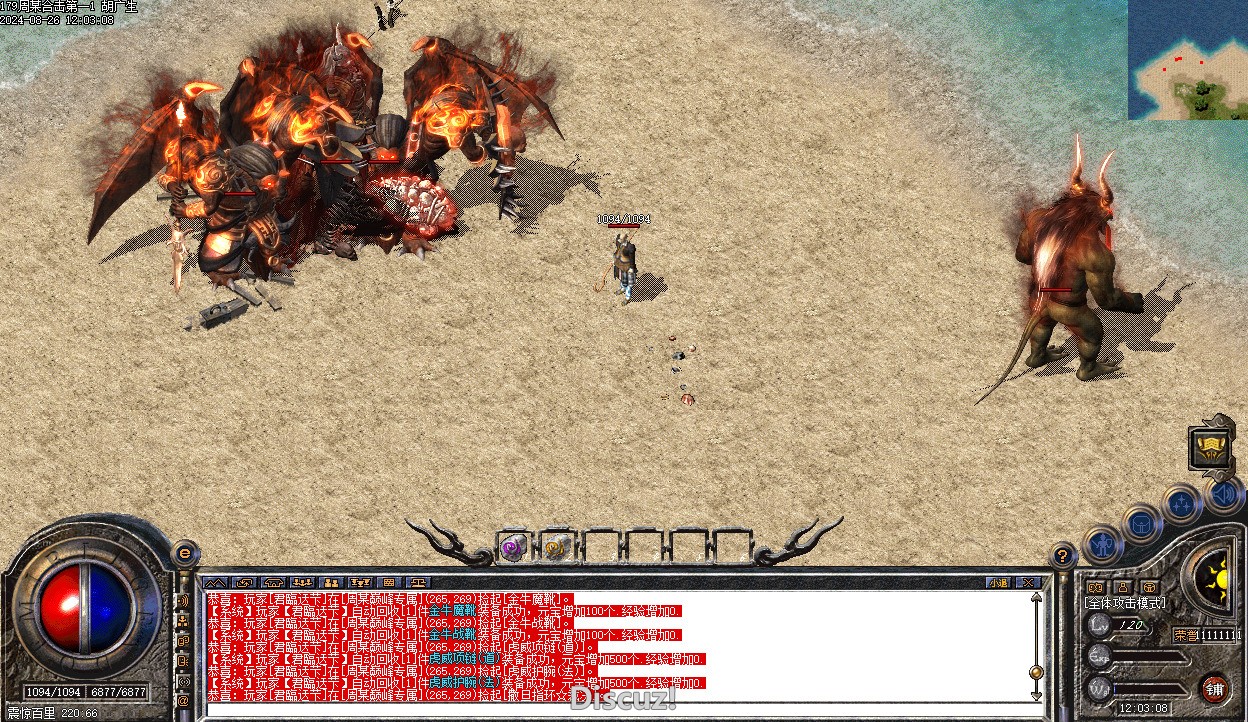Open the red 铺 shop button
1248x722 pixels.
pyautogui.click(x=1214, y=689)
